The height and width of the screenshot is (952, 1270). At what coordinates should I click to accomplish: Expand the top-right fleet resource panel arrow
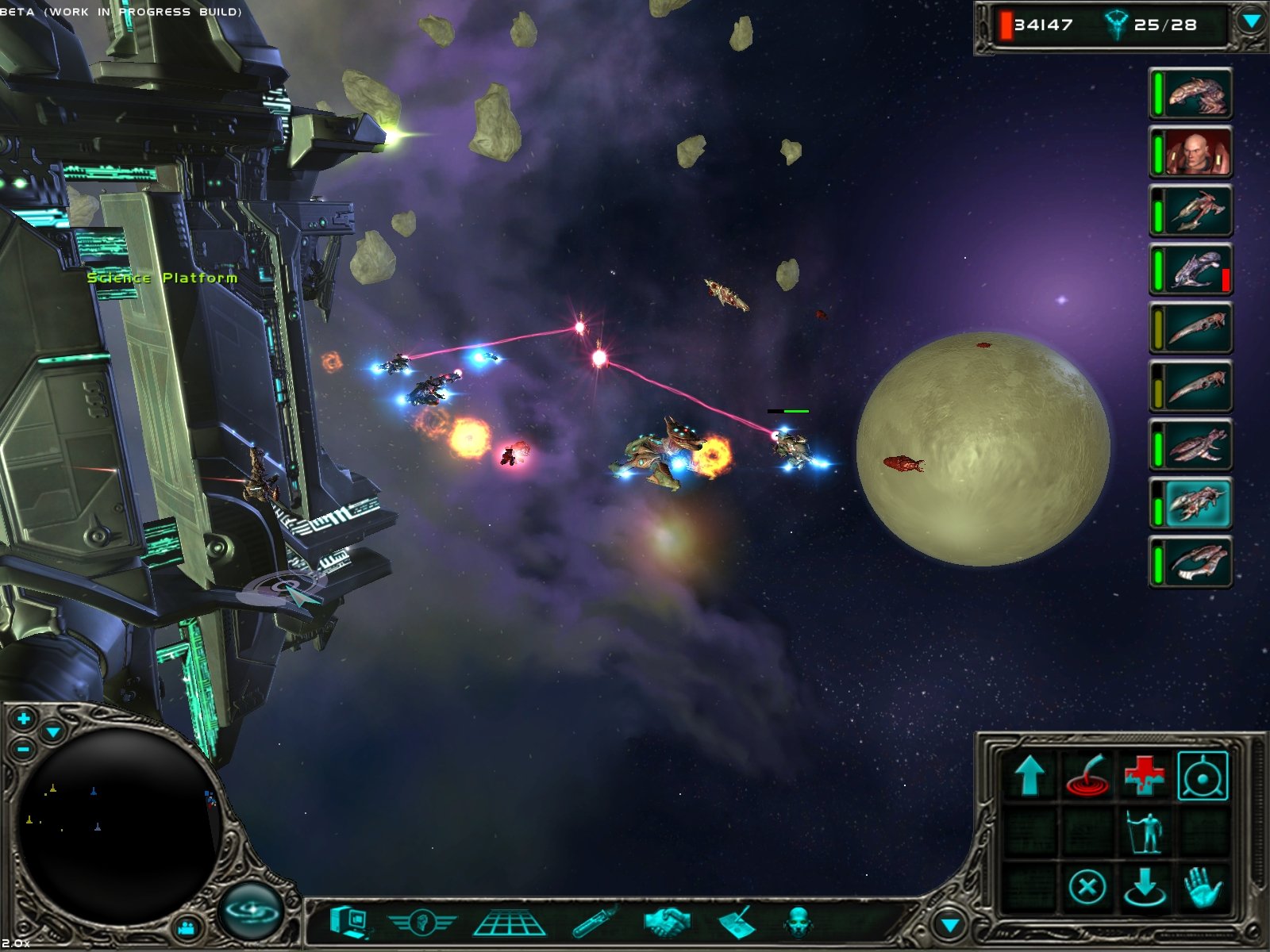tap(1249, 22)
